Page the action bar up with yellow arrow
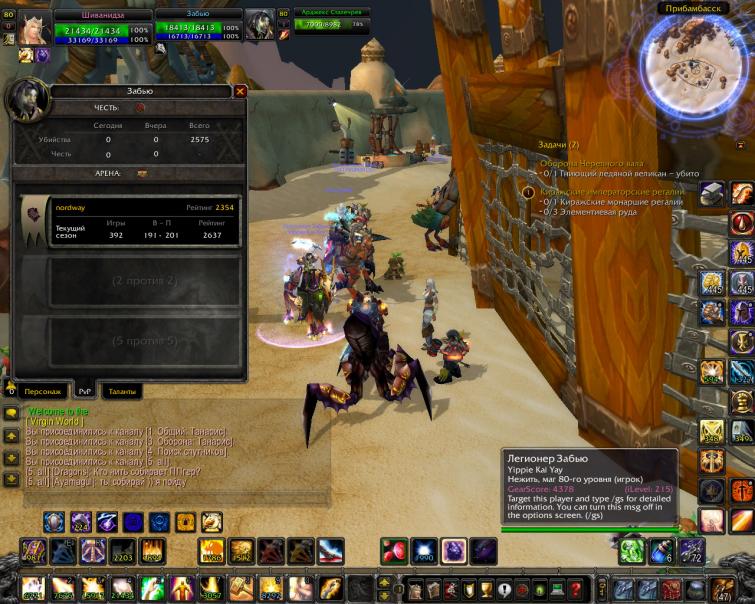 [x=383, y=581]
